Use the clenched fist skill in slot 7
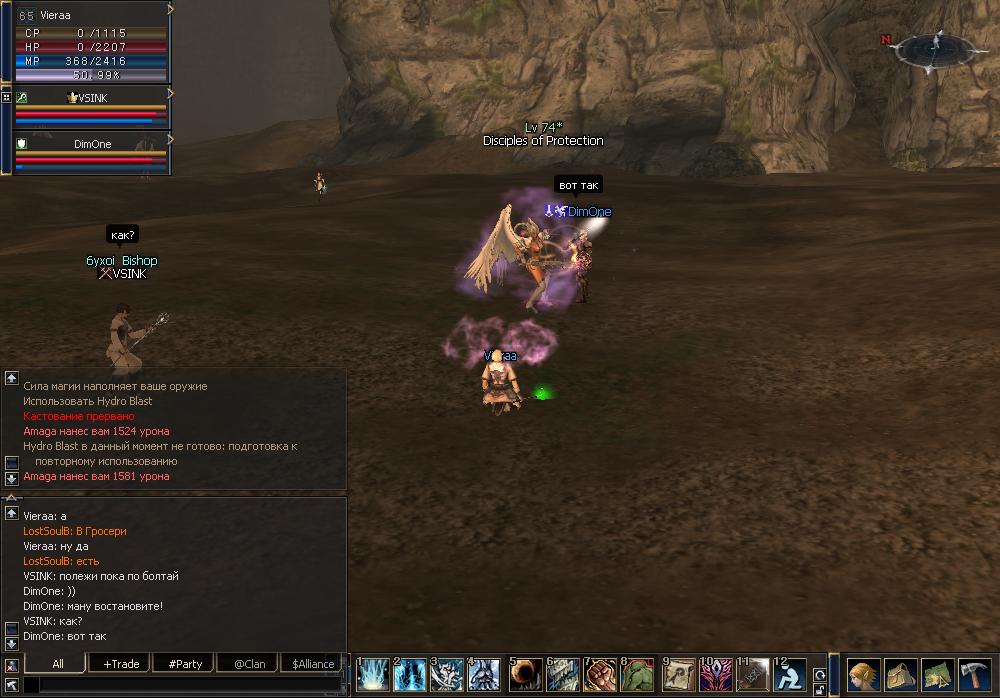 [600, 675]
